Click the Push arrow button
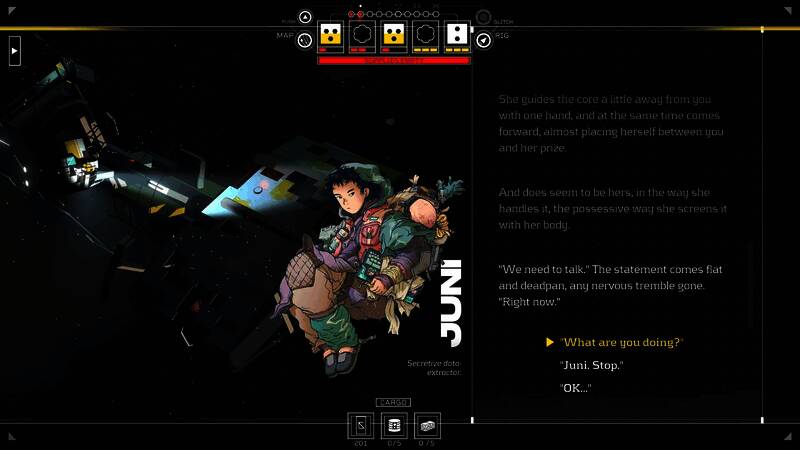Viewport: 800px width, 450px height. tap(305, 17)
